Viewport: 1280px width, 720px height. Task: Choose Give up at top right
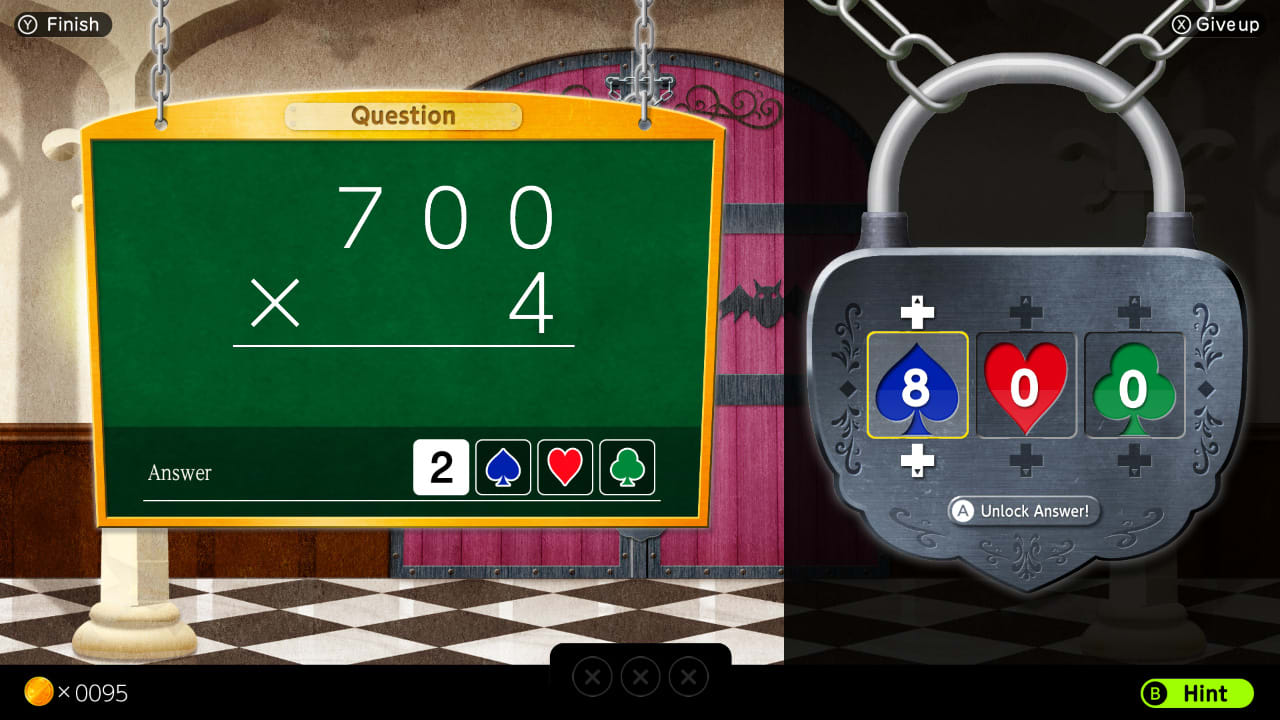(x=1214, y=25)
